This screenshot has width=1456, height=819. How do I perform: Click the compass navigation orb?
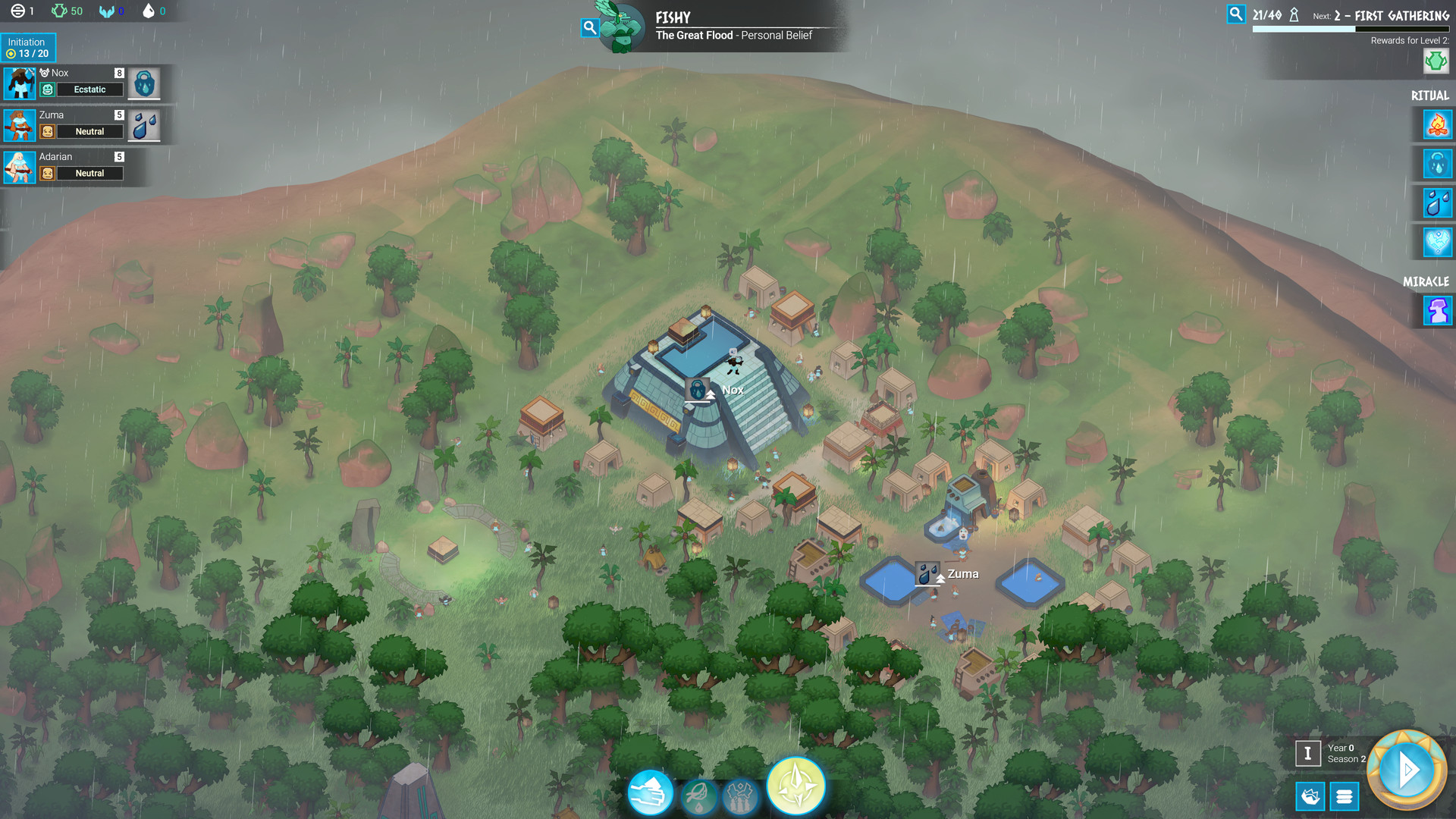[x=795, y=786]
